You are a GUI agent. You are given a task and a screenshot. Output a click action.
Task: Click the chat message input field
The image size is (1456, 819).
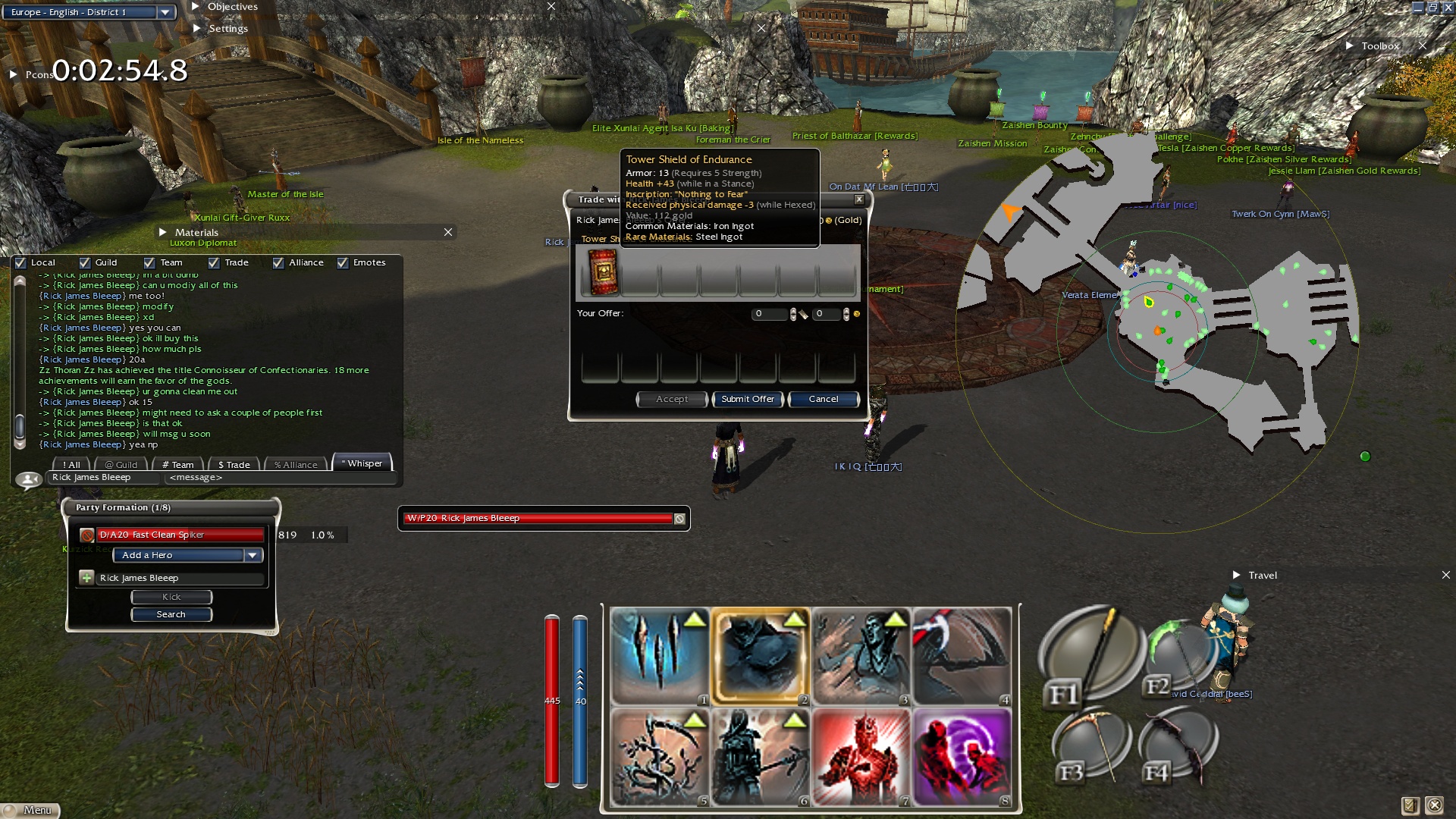281,478
